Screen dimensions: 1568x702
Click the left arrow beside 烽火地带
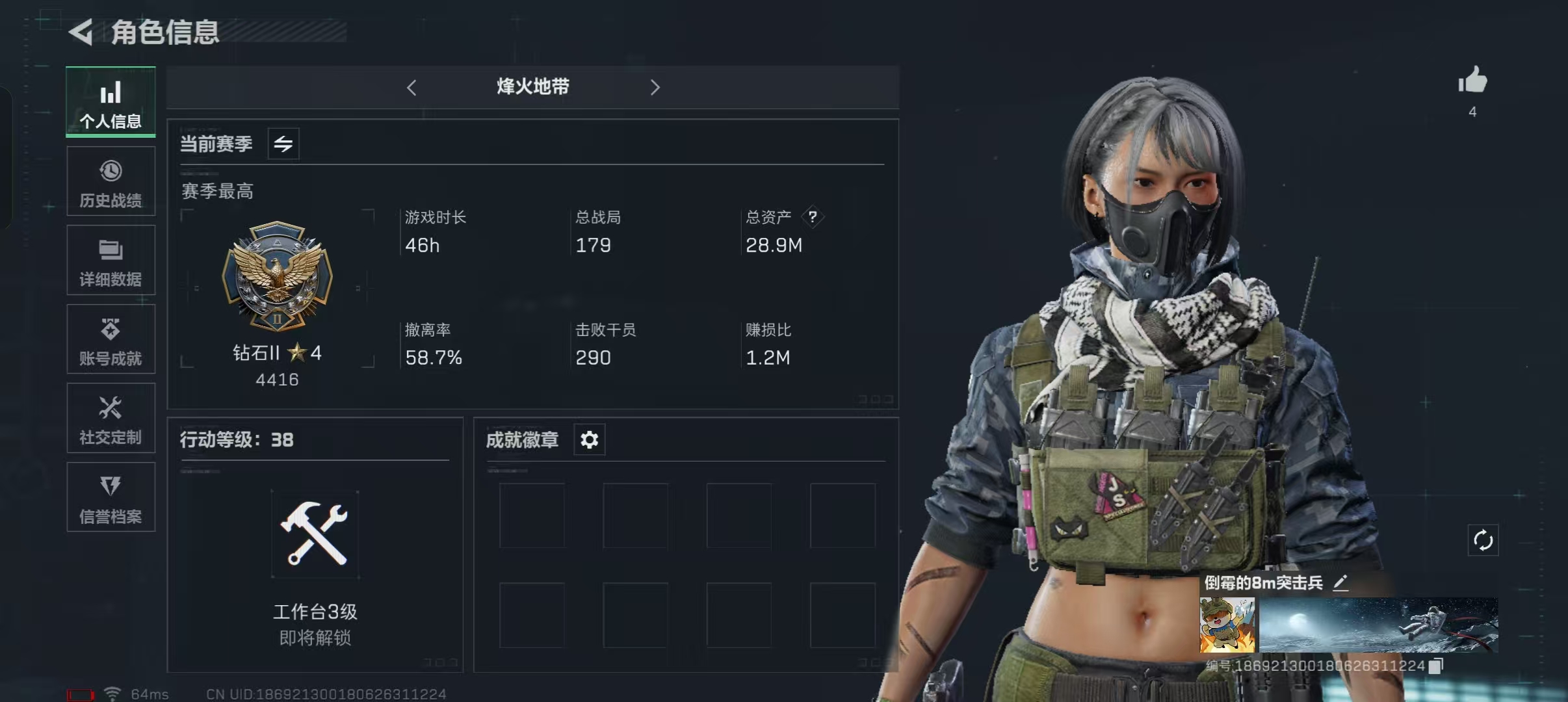[412, 86]
